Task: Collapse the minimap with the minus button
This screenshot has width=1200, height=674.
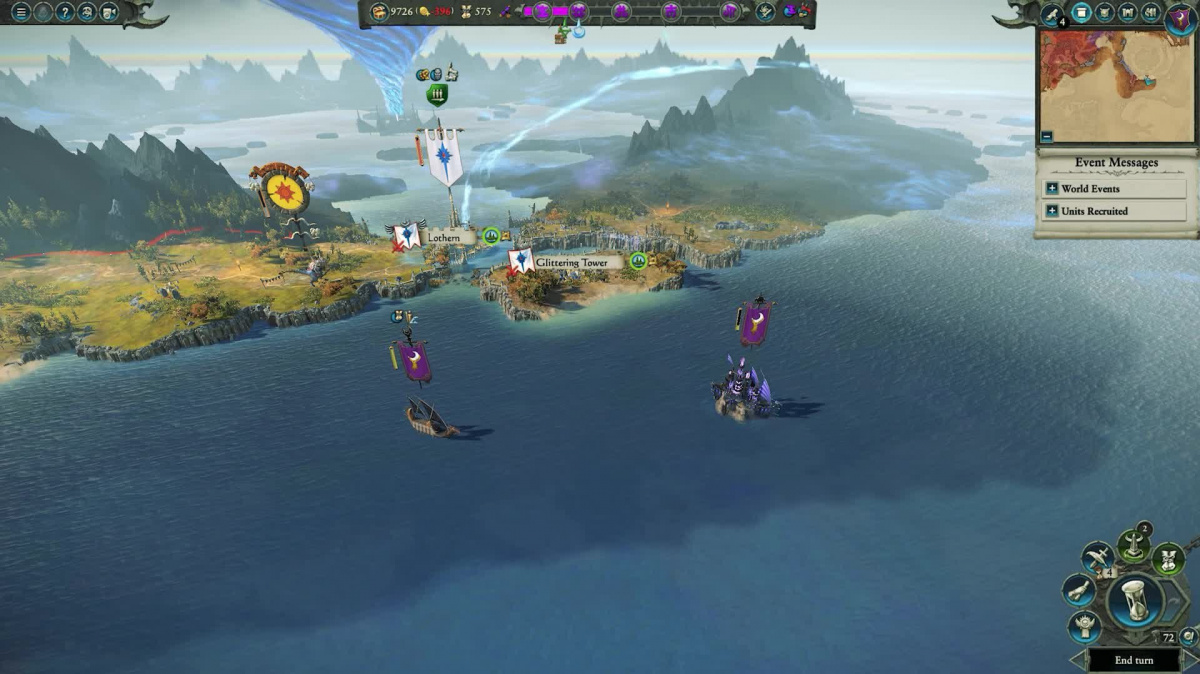Action: coord(1046,136)
